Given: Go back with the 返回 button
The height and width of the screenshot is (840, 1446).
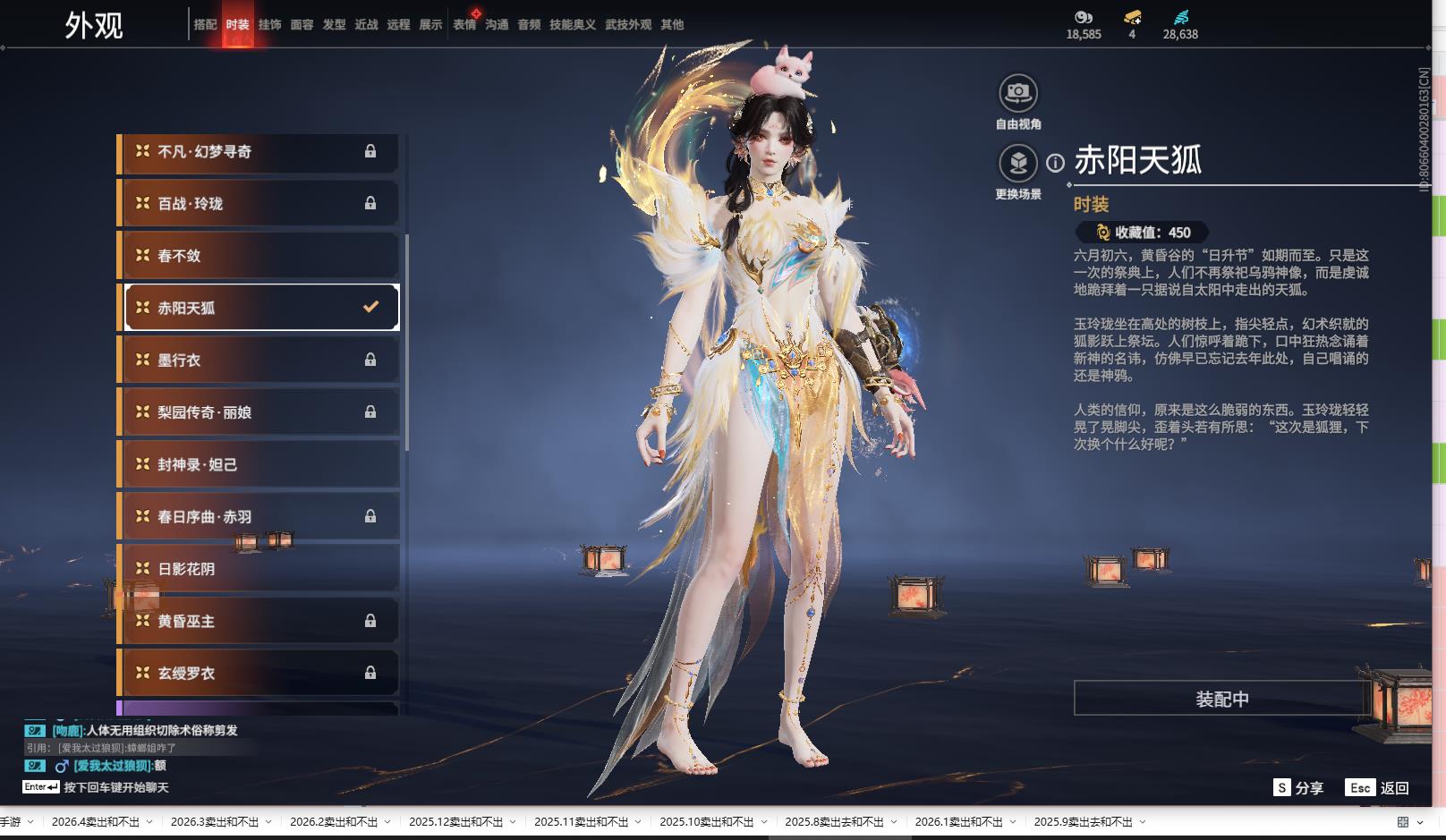Looking at the screenshot, I should (1378, 788).
